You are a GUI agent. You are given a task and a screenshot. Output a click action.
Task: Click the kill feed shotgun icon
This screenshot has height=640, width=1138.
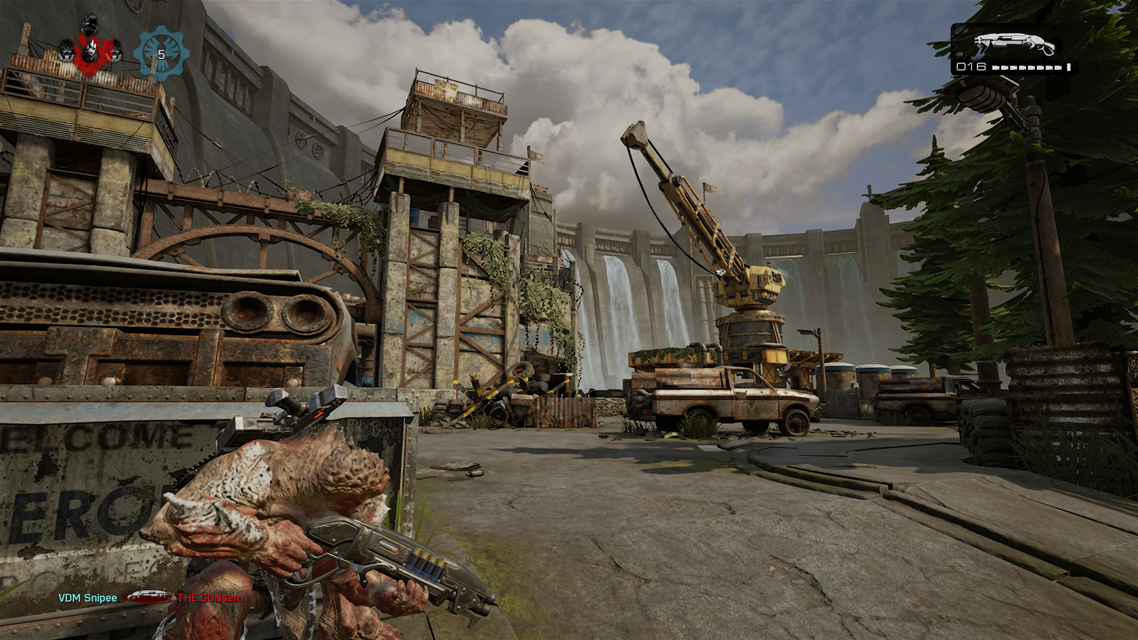click(x=147, y=597)
